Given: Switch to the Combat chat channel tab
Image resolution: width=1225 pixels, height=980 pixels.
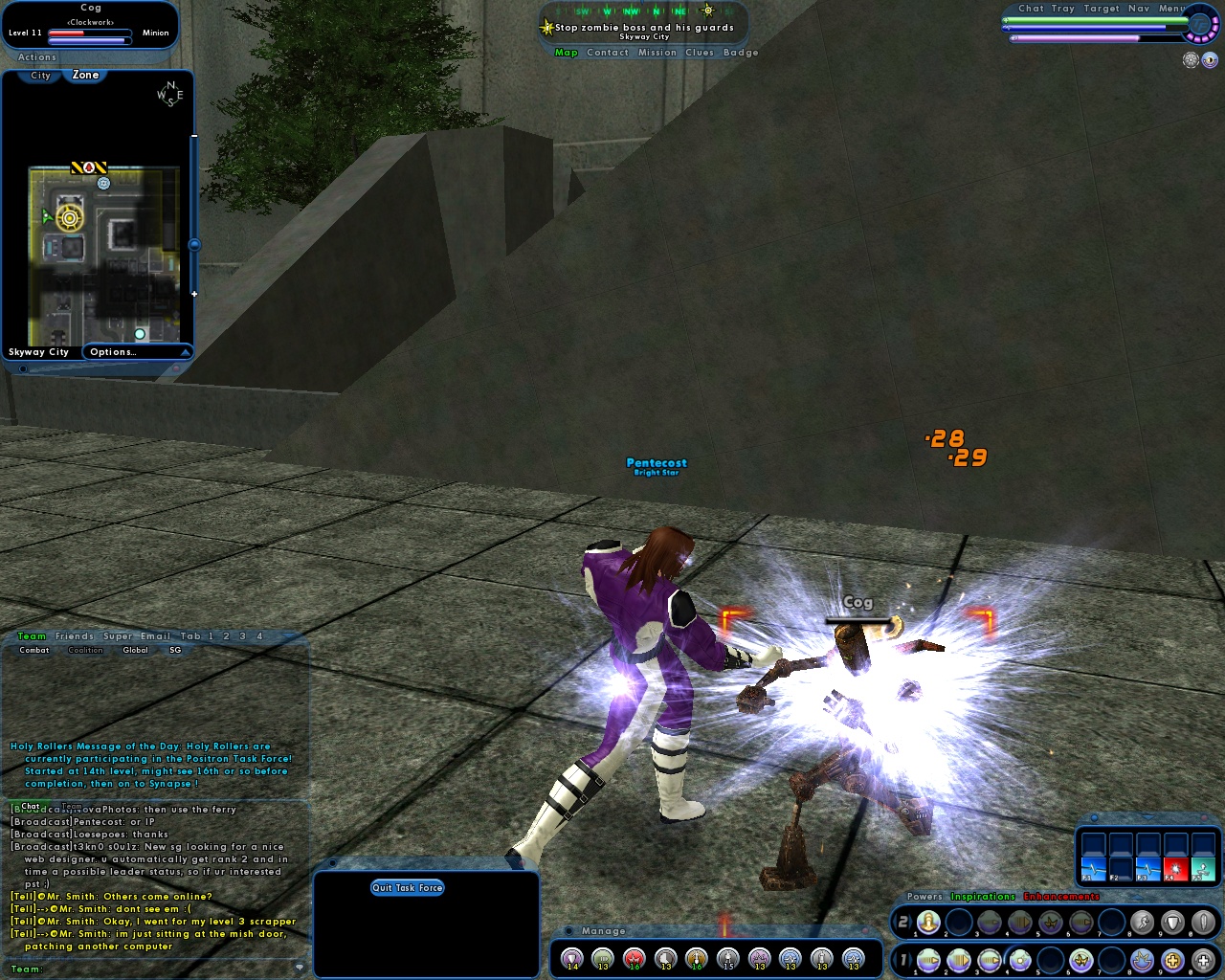Looking at the screenshot, I should point(33,650).
